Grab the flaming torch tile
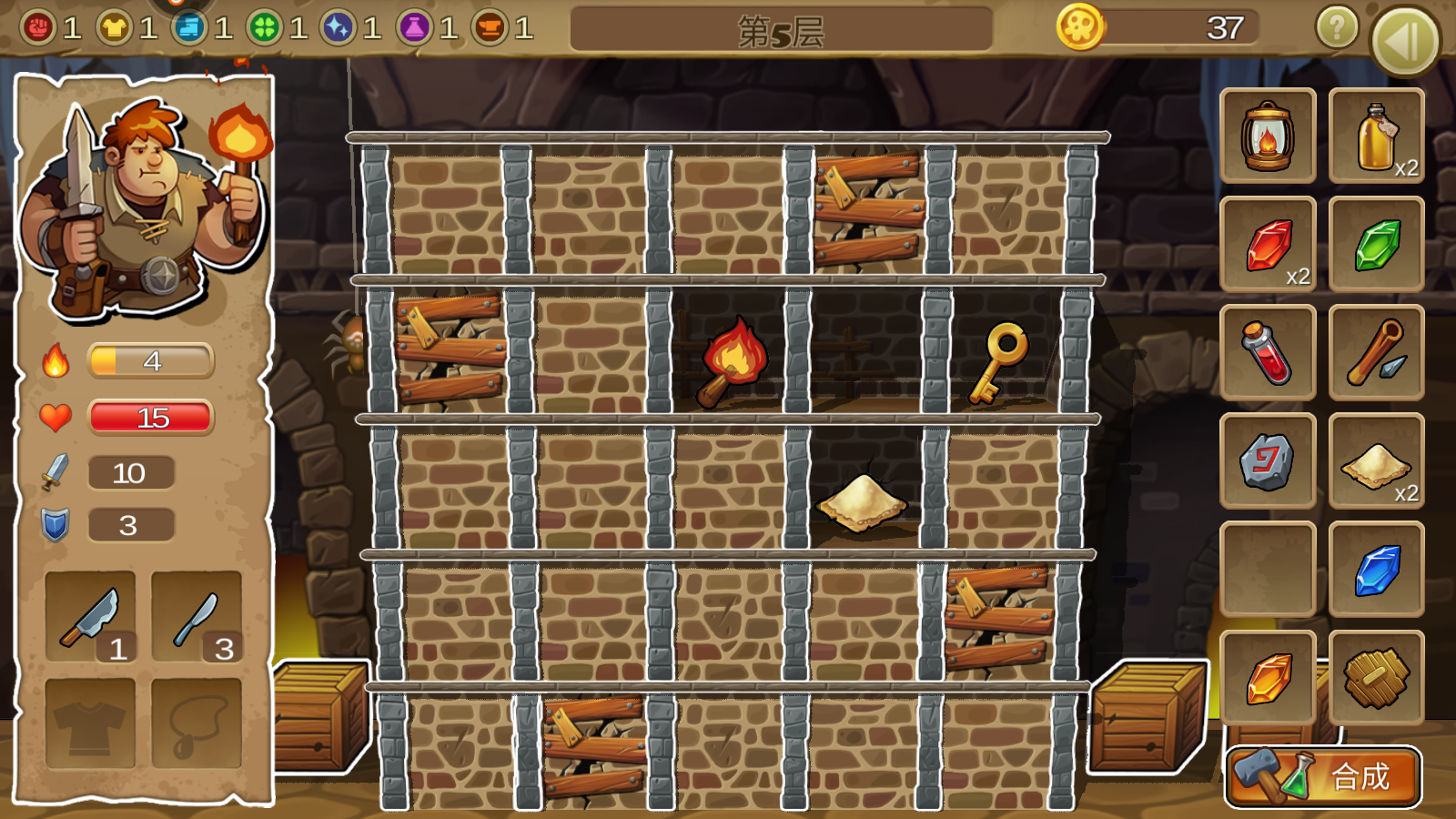 (731, 361)
